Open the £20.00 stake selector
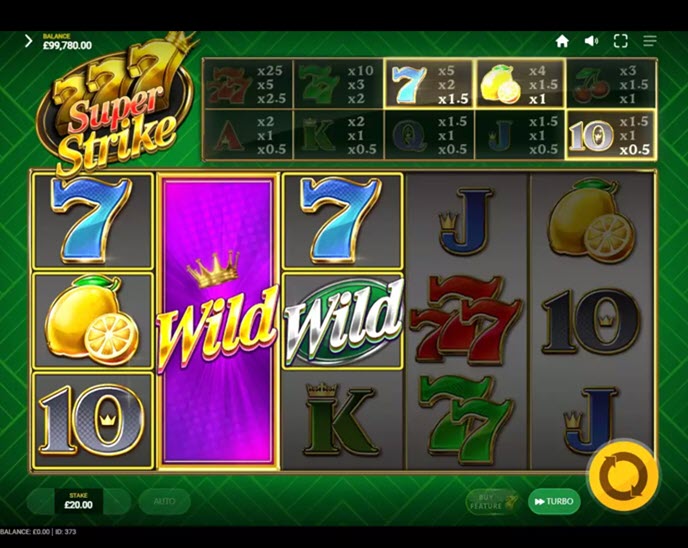This screenshot has height=548, width=688. pyautogui.click(x=78, y=501)
